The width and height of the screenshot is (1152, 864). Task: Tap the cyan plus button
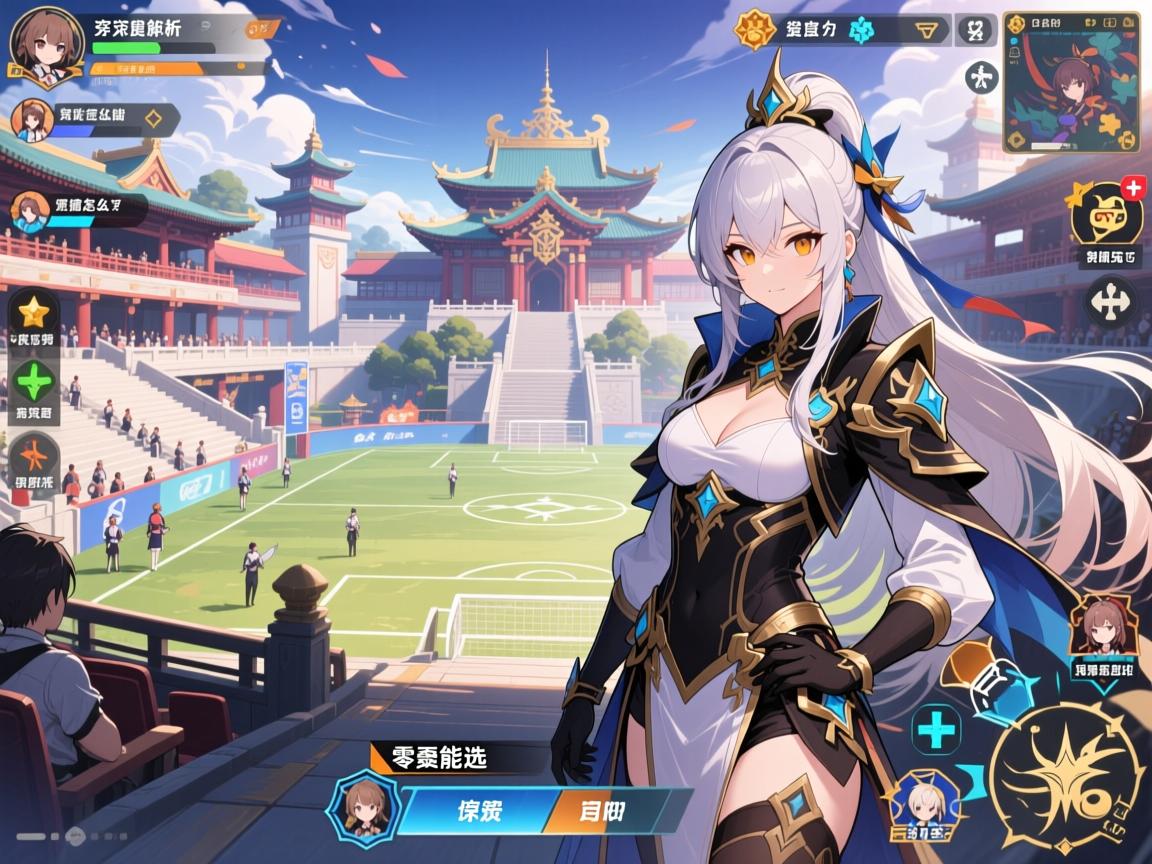(937, 729)
